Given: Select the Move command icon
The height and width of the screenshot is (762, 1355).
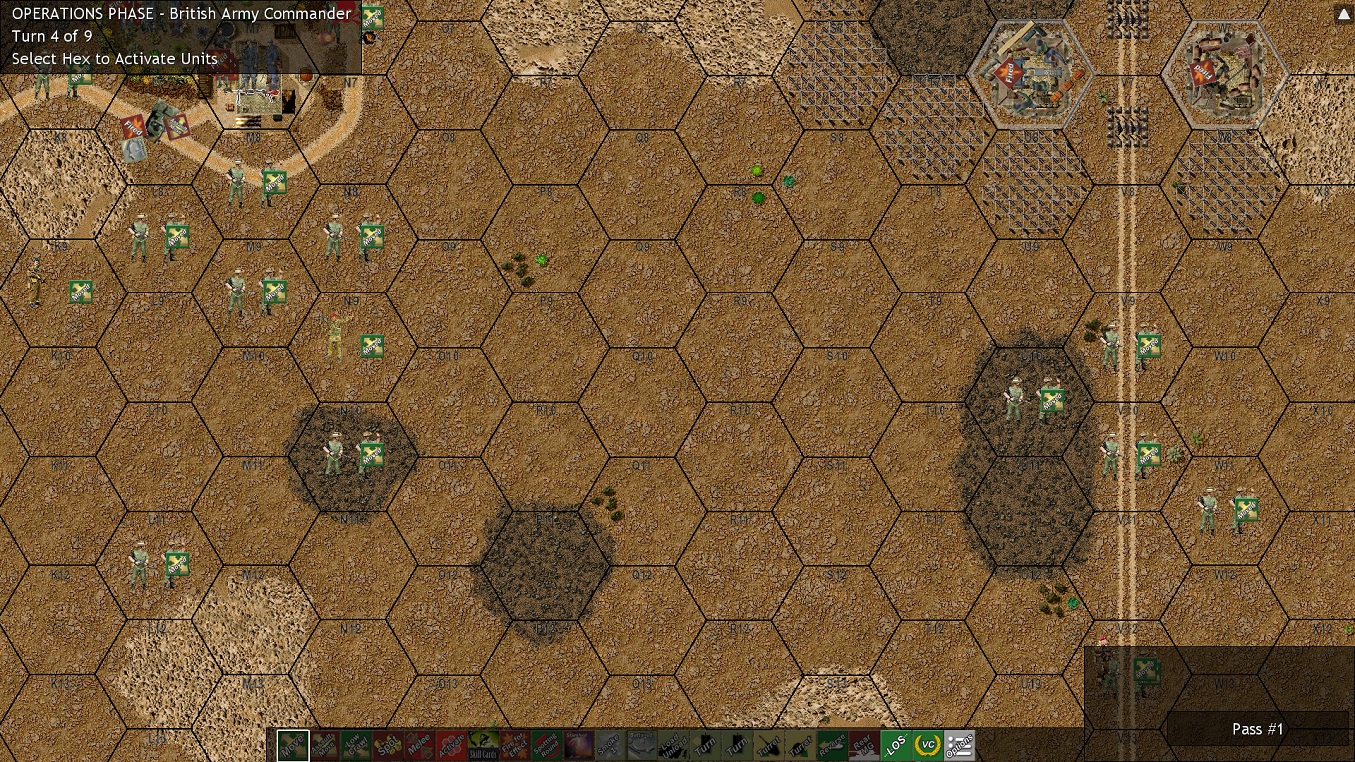Looking at the screenshot, I should (x=291, y=746).
